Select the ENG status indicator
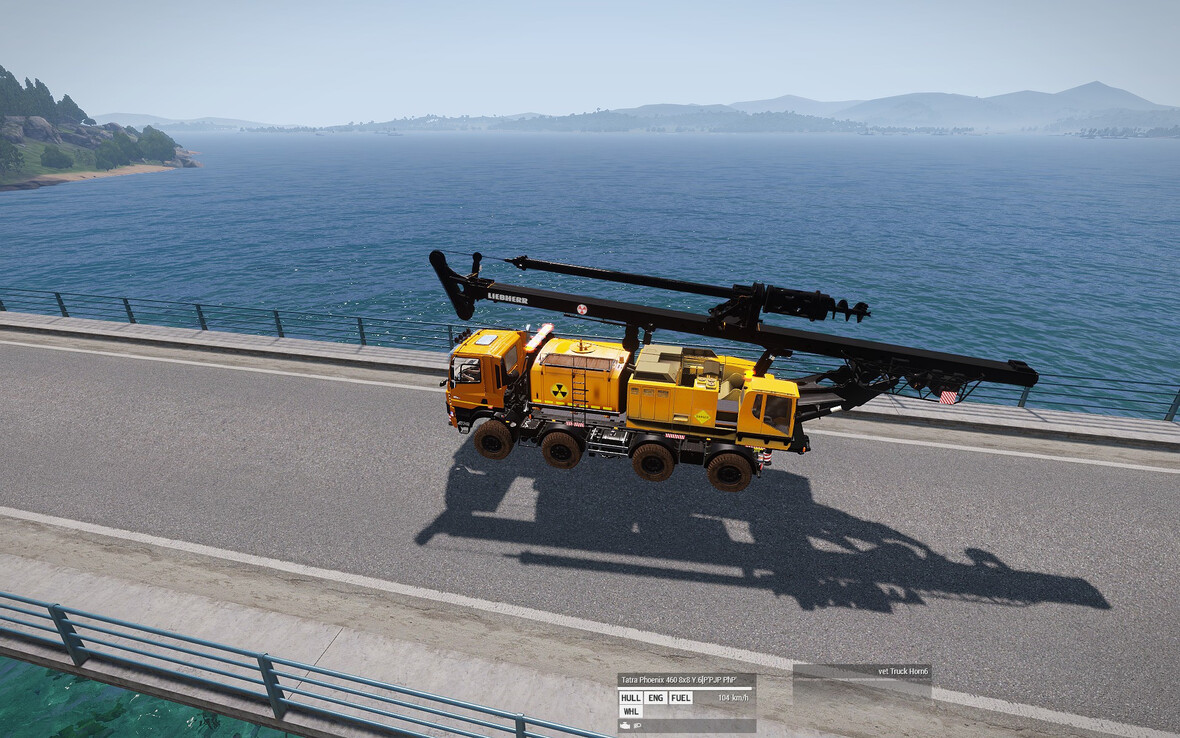1180x738 pixels. pos(655,698)
